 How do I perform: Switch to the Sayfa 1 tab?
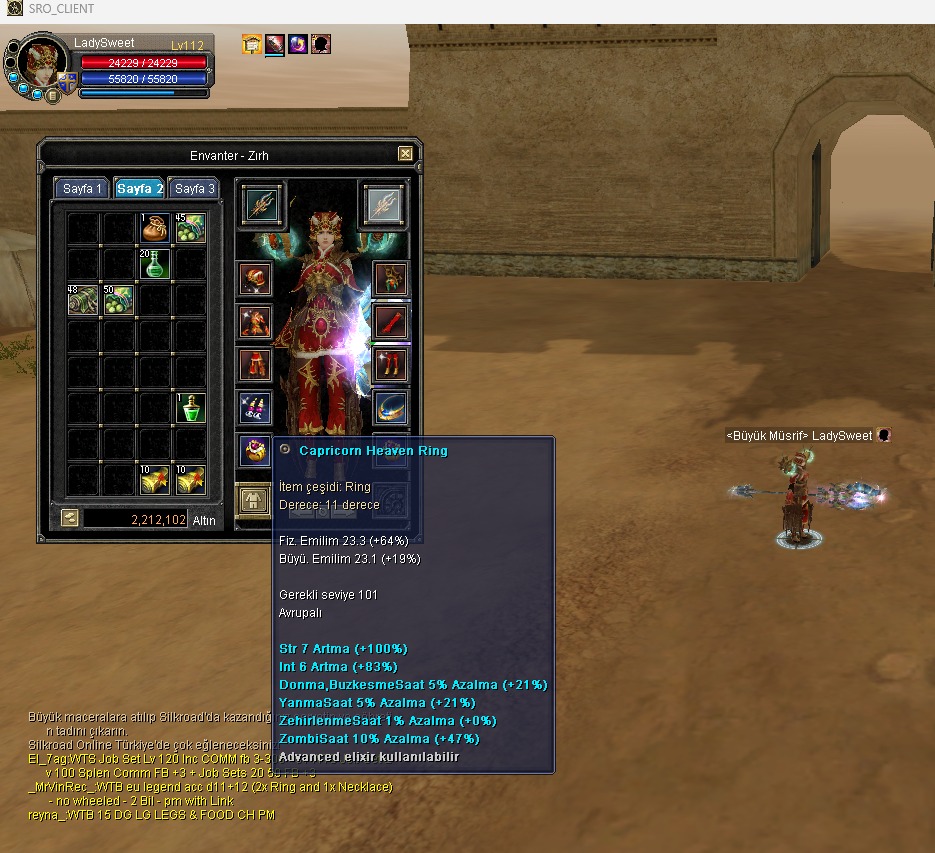[x=83, y=189]
